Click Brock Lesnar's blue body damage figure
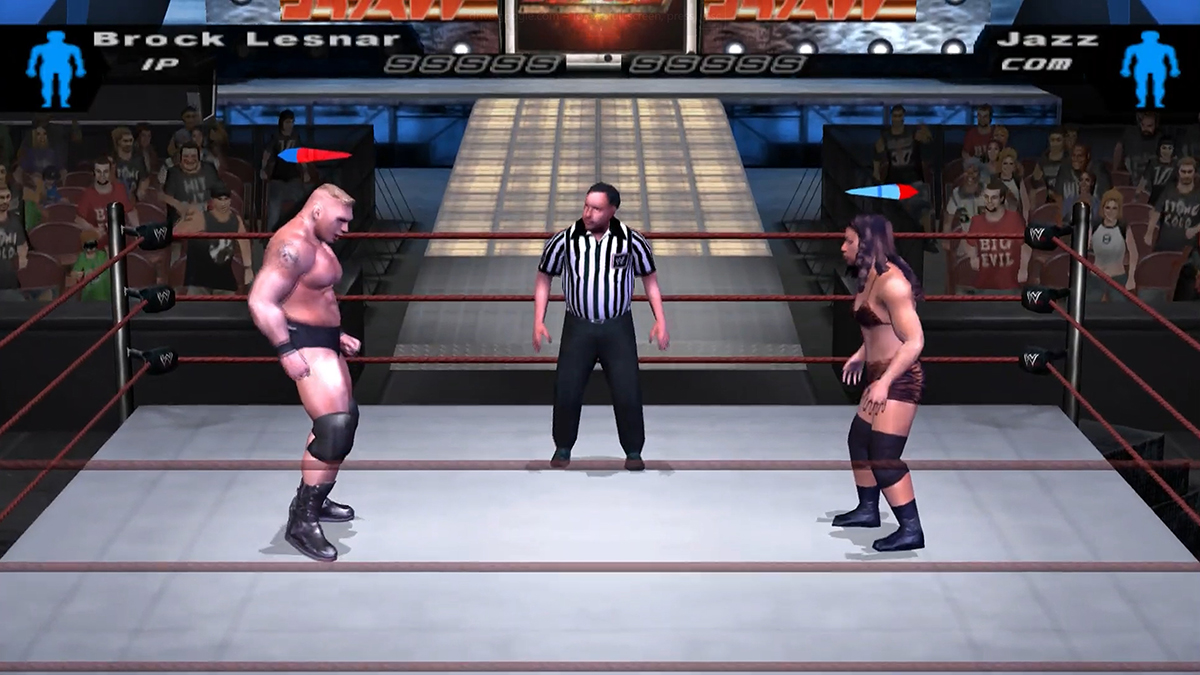1200x675 pixels. tap(55, 67)
